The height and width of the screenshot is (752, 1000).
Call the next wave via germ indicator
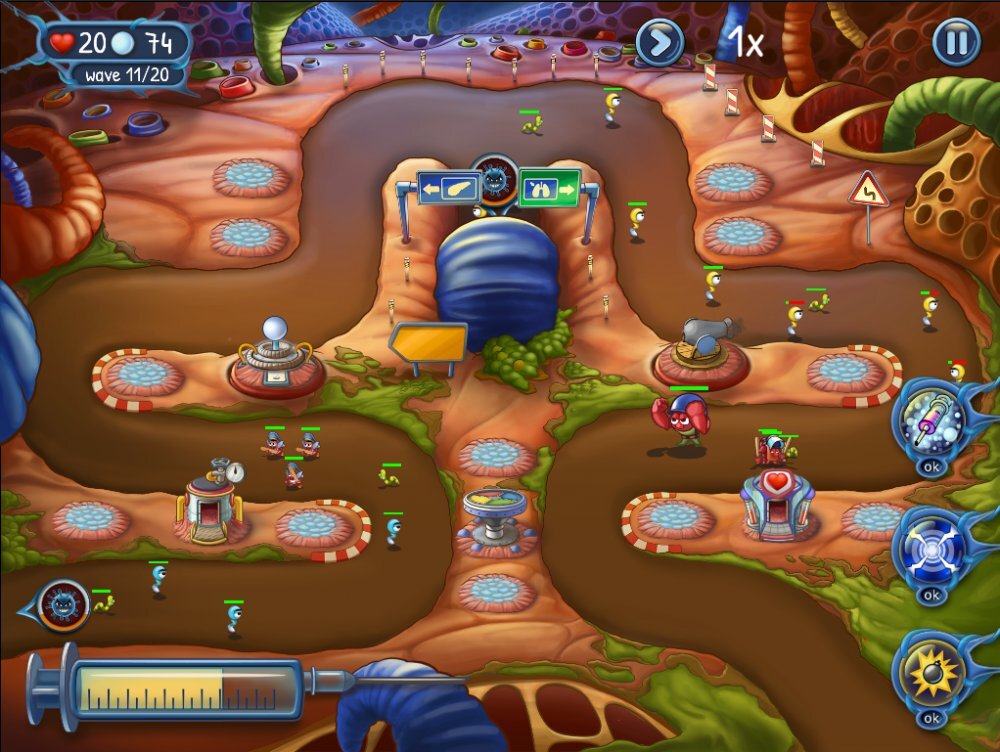62,606
